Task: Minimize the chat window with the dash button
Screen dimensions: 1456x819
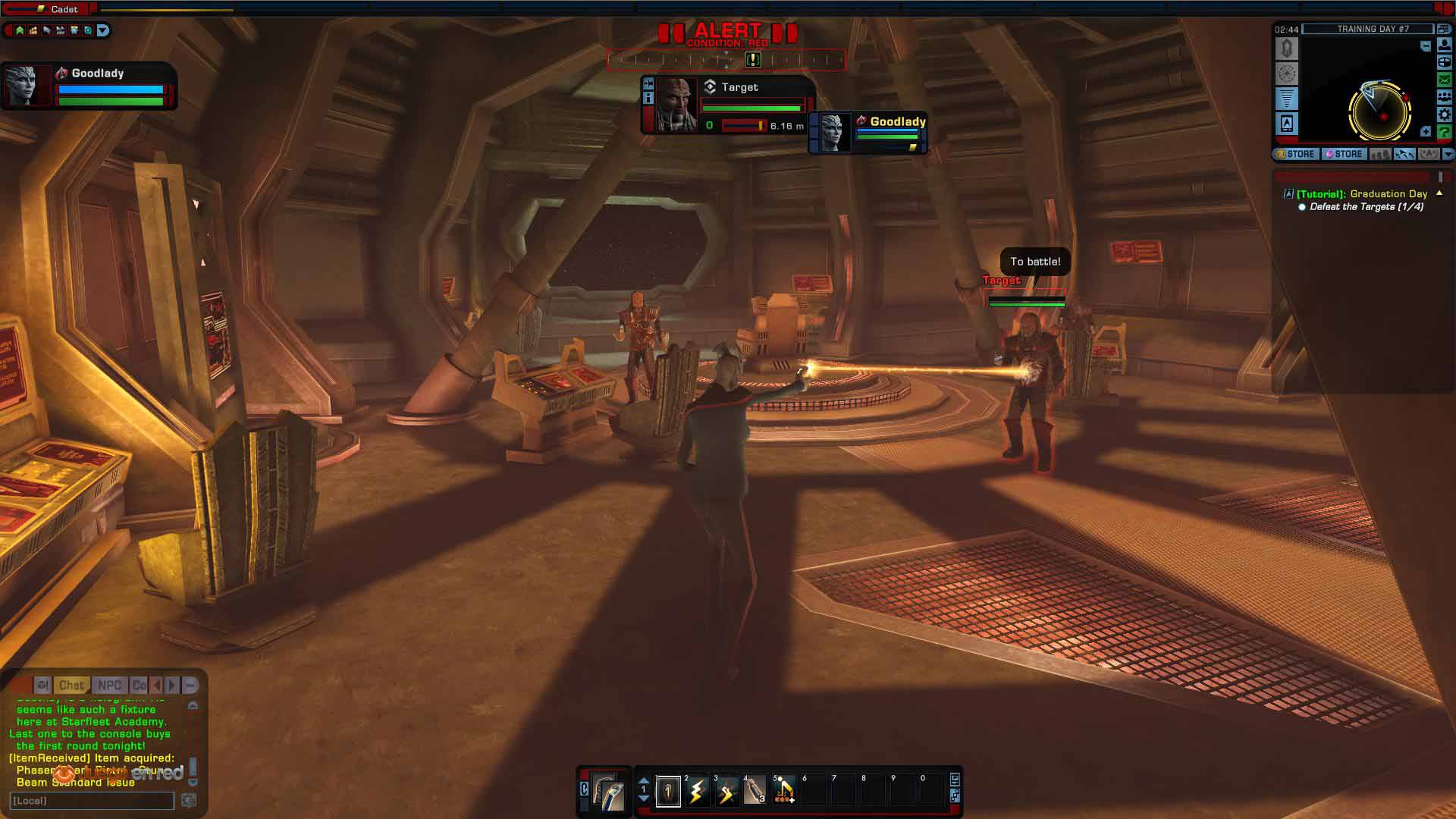Action: point(190,685)
